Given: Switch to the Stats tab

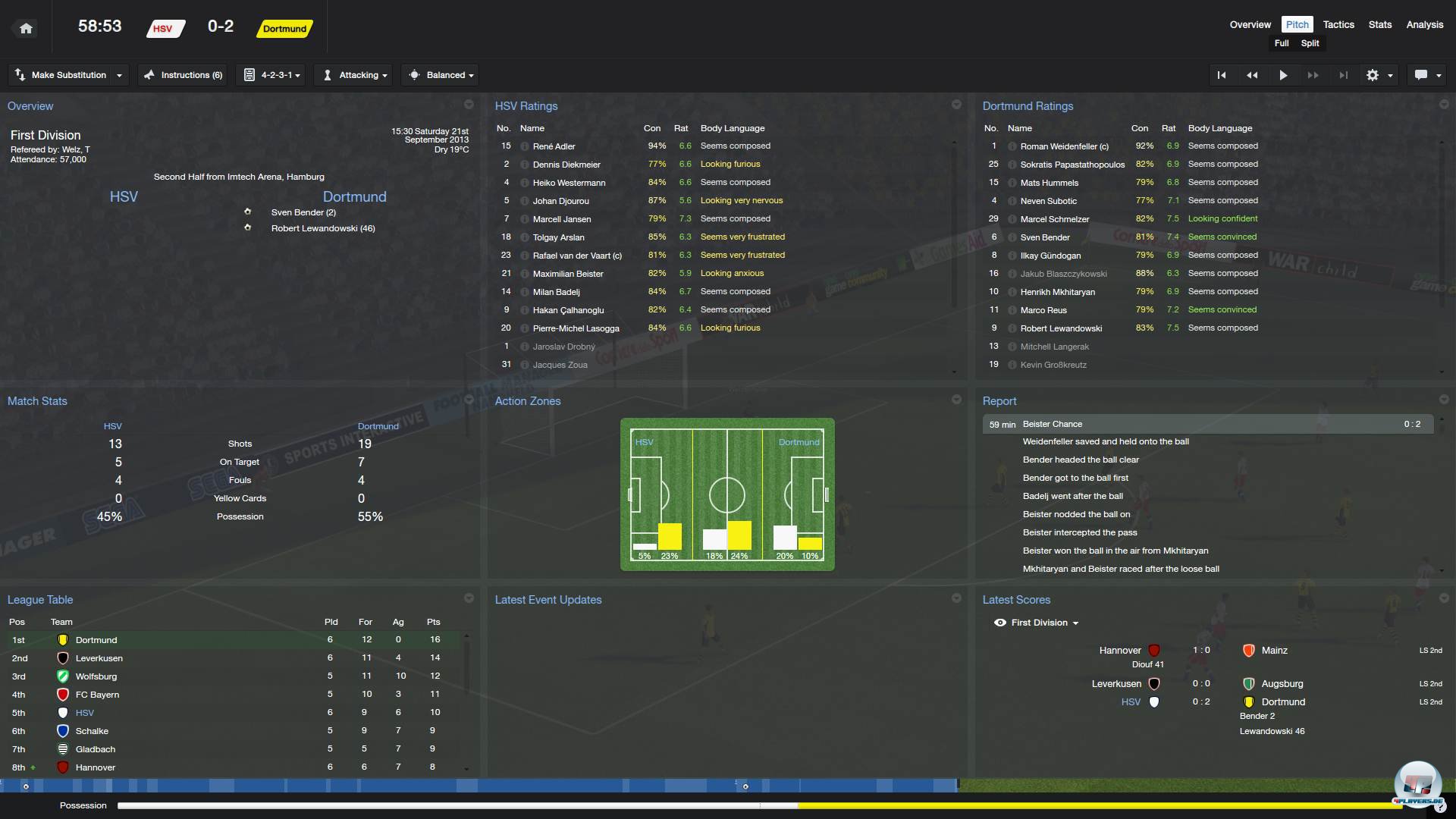Looking at the screenshot, I should click(x=1379, y=24).
